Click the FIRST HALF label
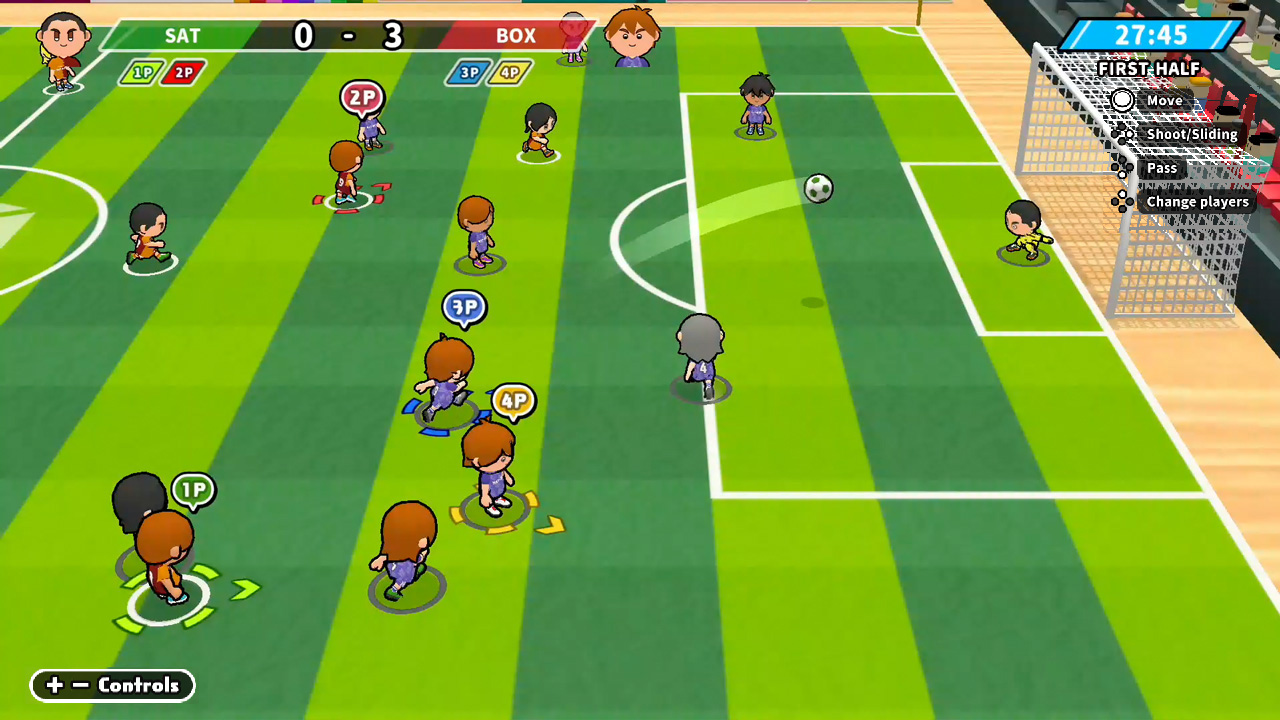This screenshot has width=1280, height=720. tap(1148, 69)
